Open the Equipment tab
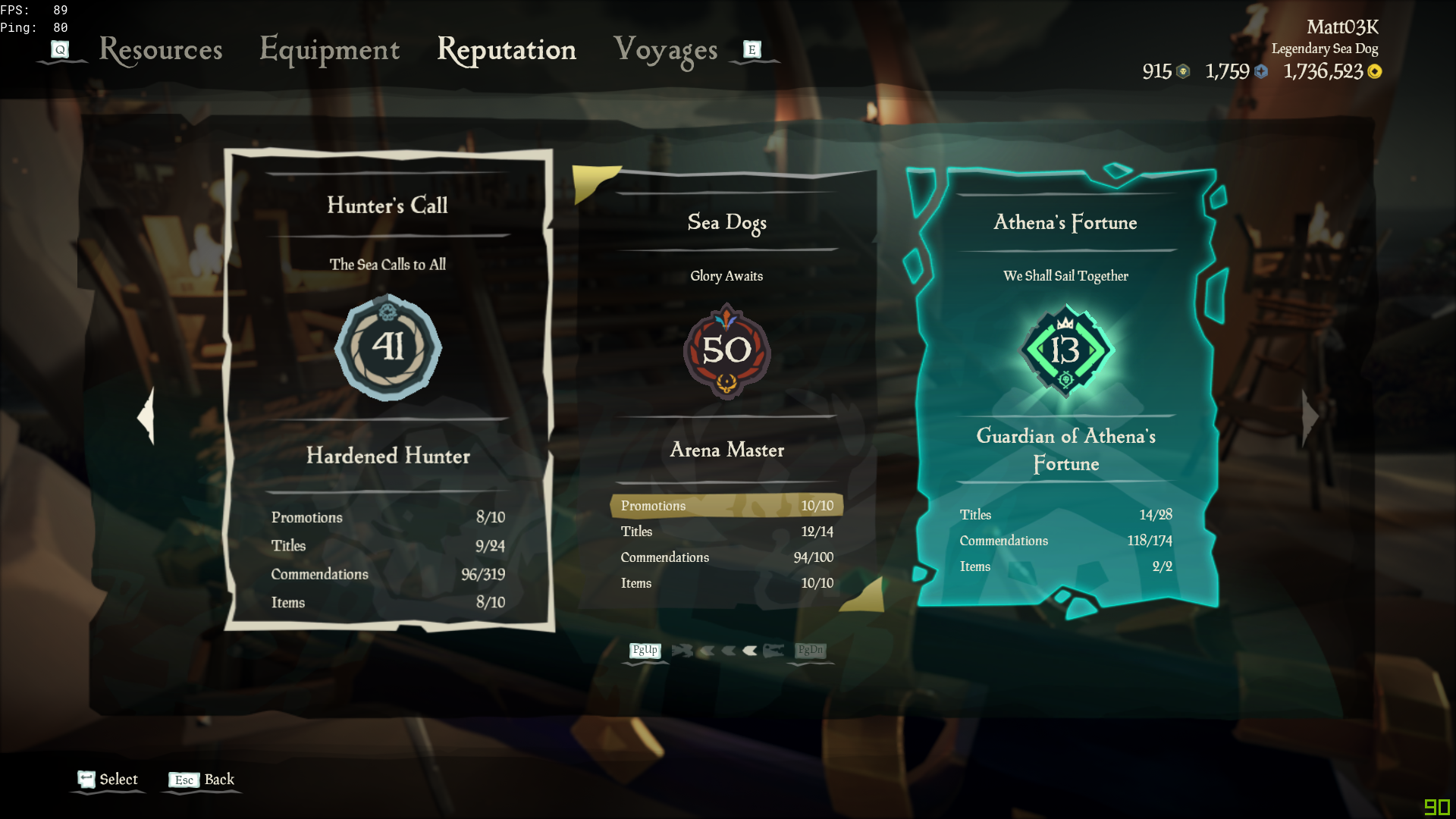Image resolution: width=1456 pixels, height=819 pixels. pos(329,51)
